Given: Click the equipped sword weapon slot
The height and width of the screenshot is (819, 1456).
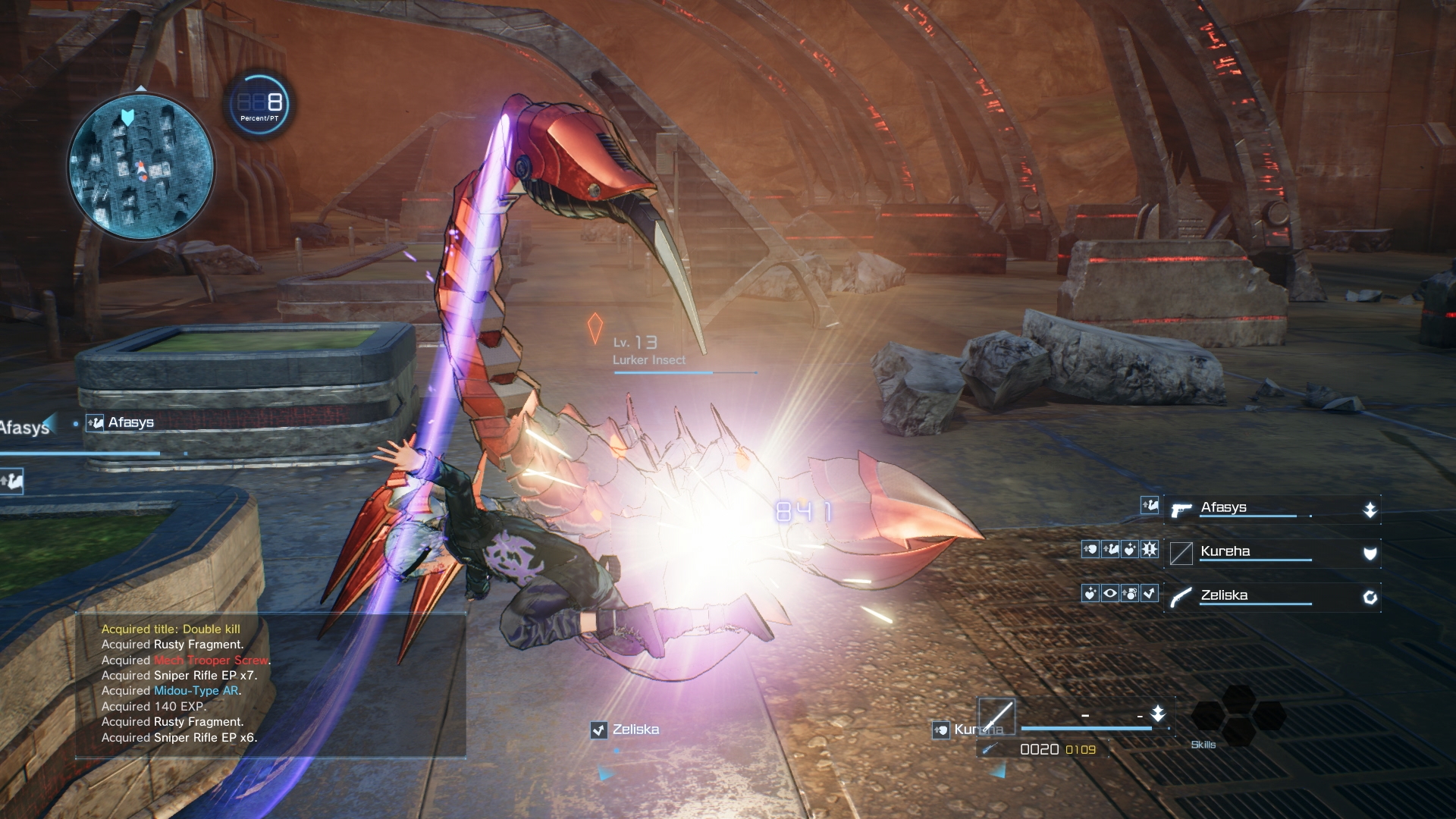Looking at the screenshot, I should pyautogui.click(x=996, y=717).
